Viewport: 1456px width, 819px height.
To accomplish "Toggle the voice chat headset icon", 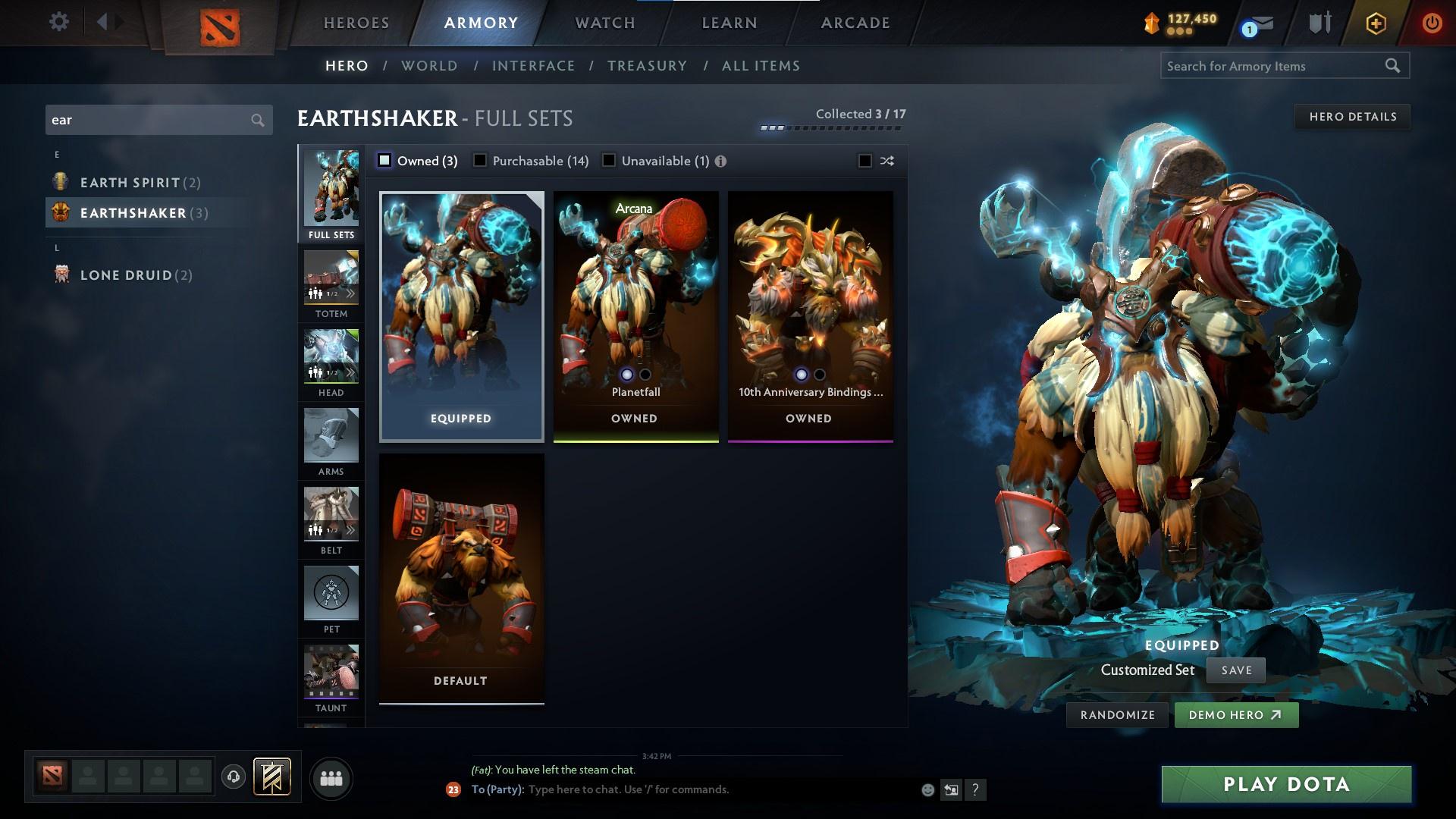I will [233, 777].
